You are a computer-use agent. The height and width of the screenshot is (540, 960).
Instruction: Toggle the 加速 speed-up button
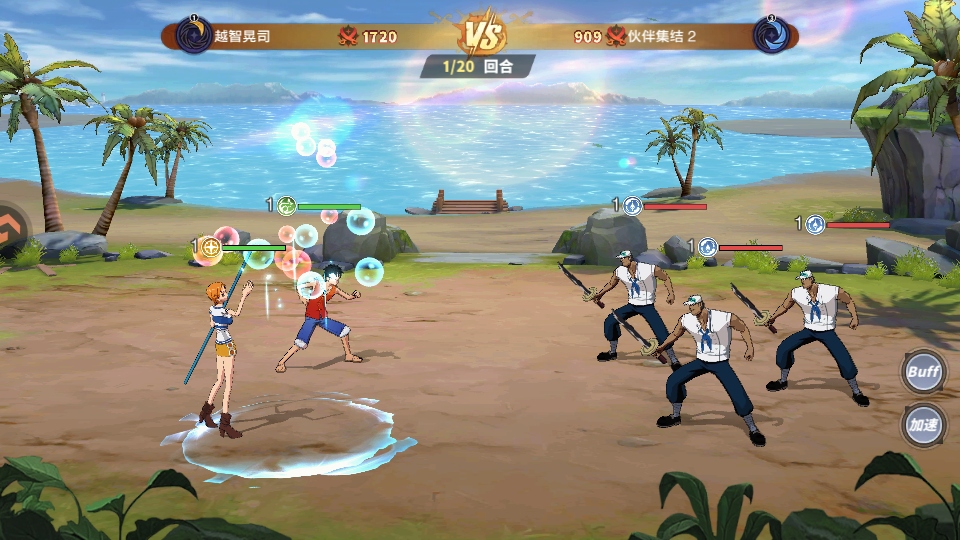click(x=923, y=424)
